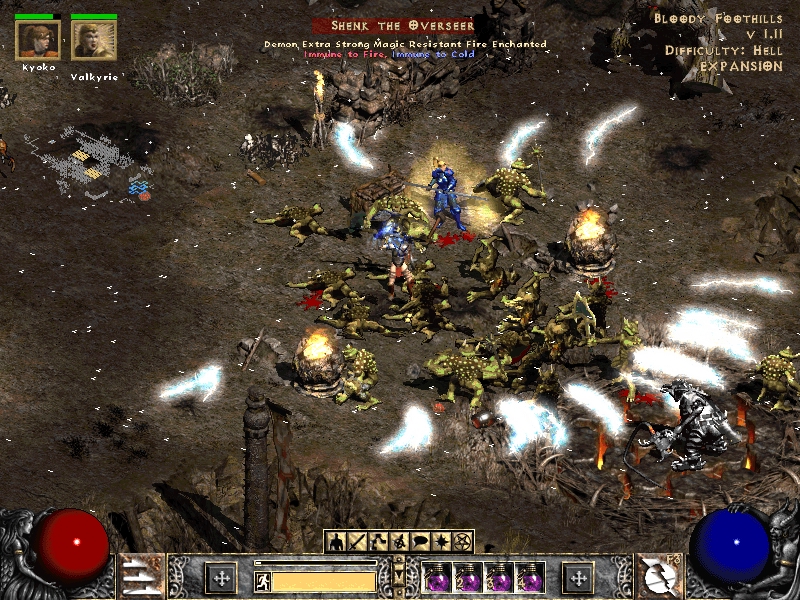Open the inventory via sword icon
800x600 pixels.
point(357,541)
